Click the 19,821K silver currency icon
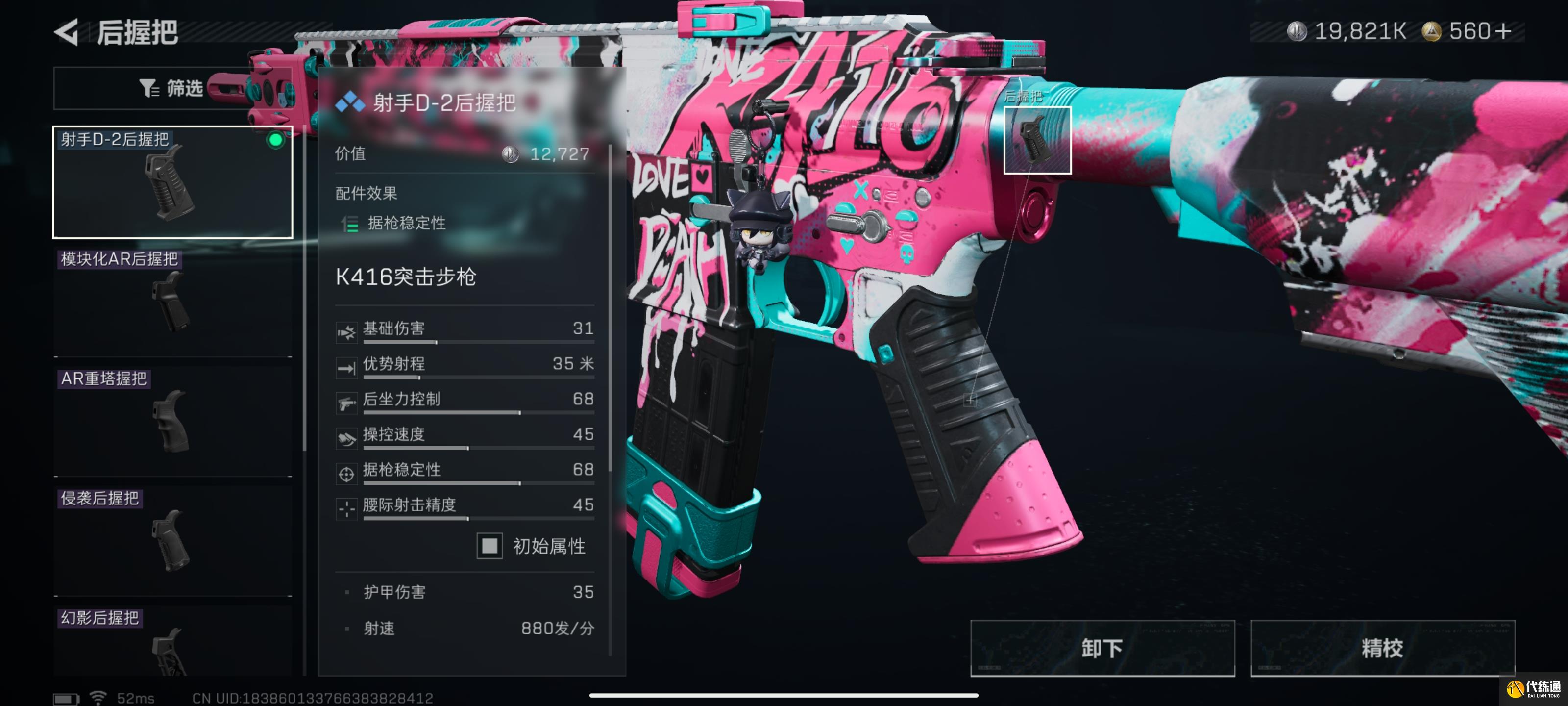Viewport: 1568px width, 706px height. (1297, 32)
